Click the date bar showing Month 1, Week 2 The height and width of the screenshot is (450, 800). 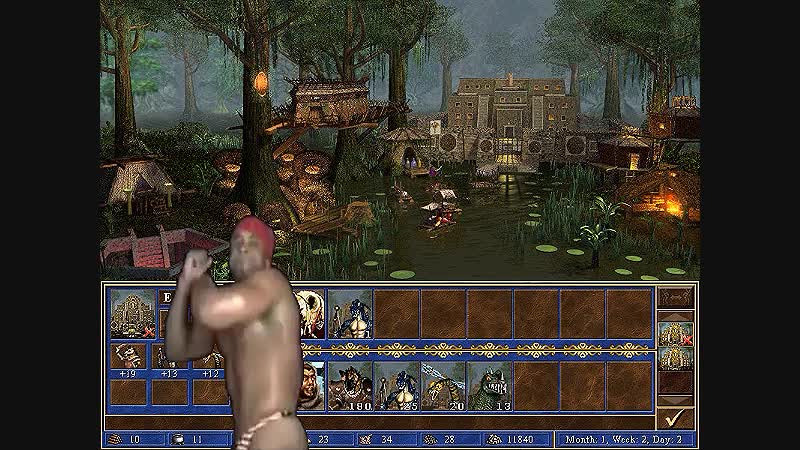click(627, 439)
